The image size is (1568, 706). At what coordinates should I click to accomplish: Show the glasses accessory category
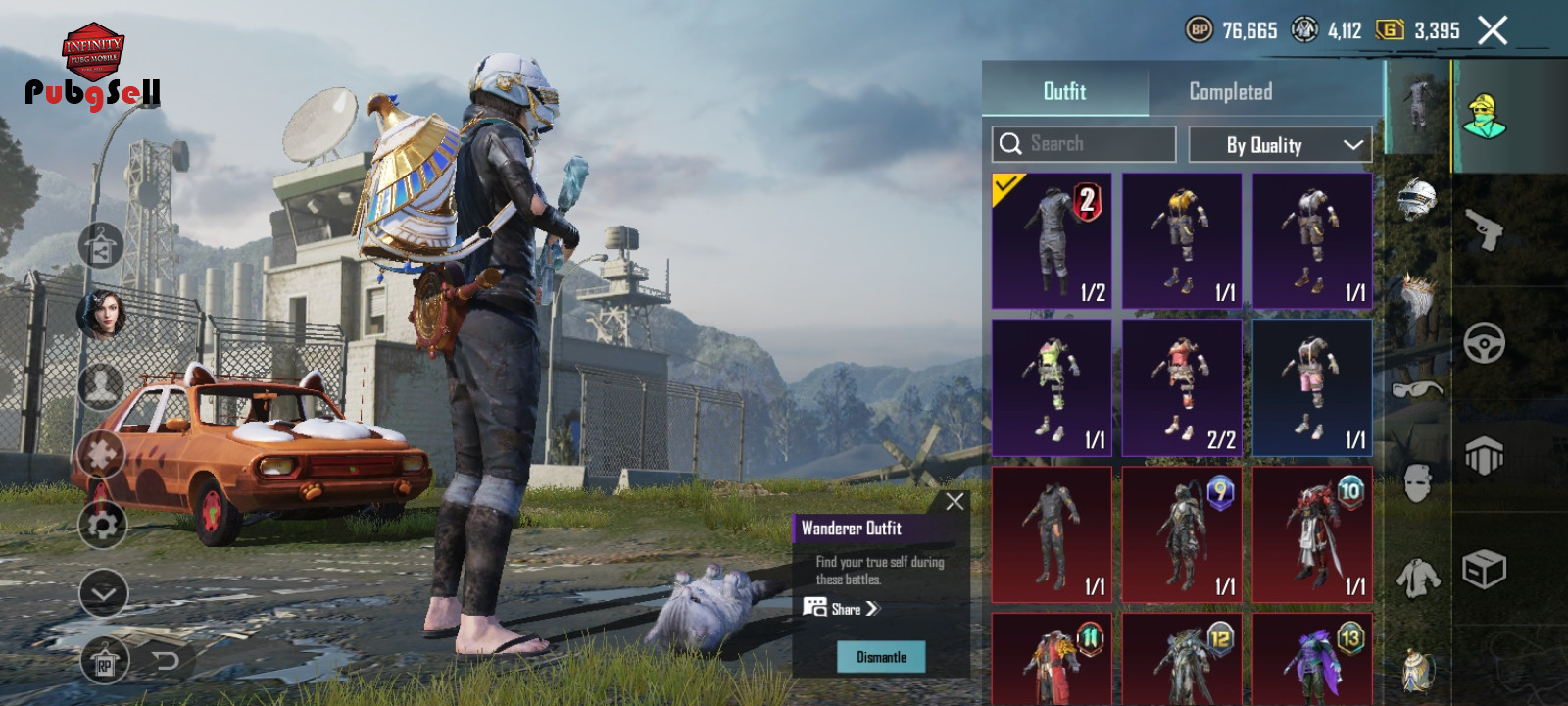click(1416, 389)
